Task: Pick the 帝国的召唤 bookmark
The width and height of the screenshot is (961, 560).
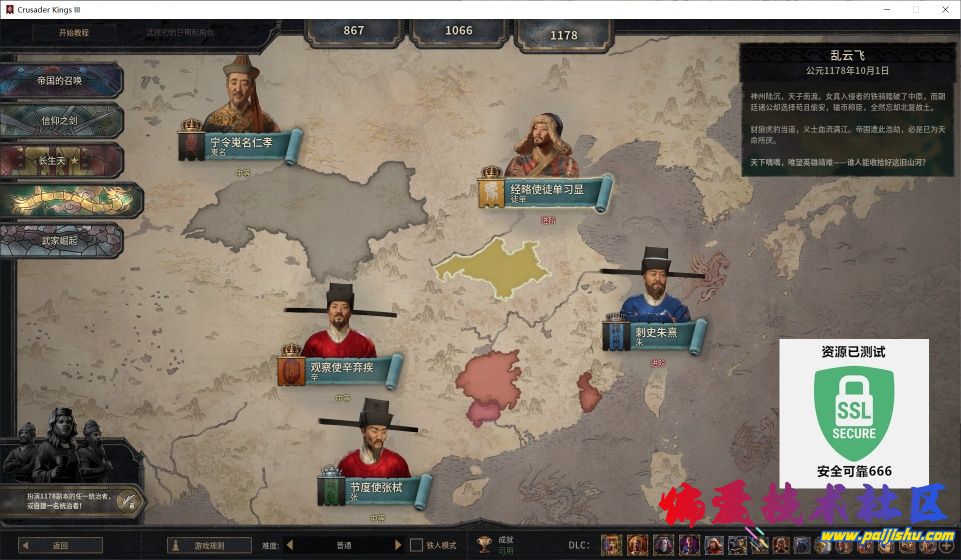Action: point(61,81)
